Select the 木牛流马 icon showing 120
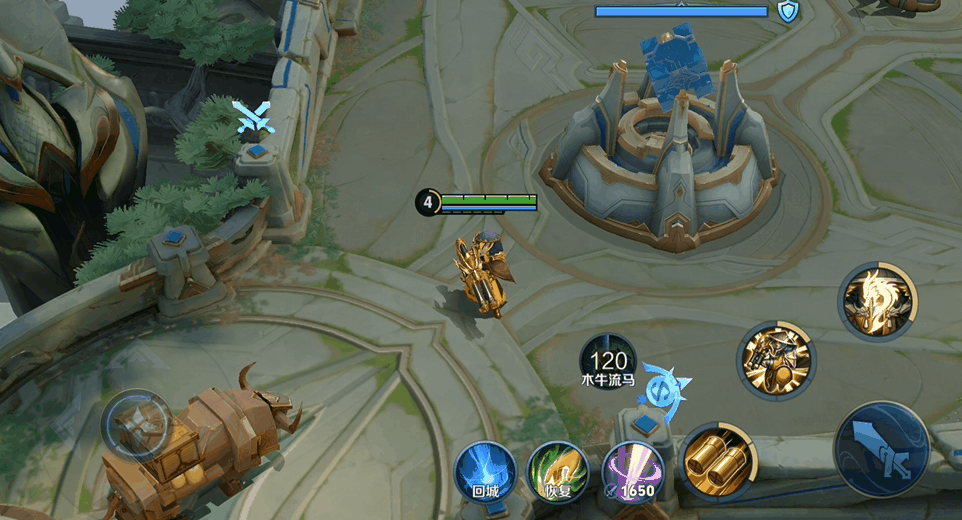This screenshot has height=520, width=962. click(x=608, y=361)
